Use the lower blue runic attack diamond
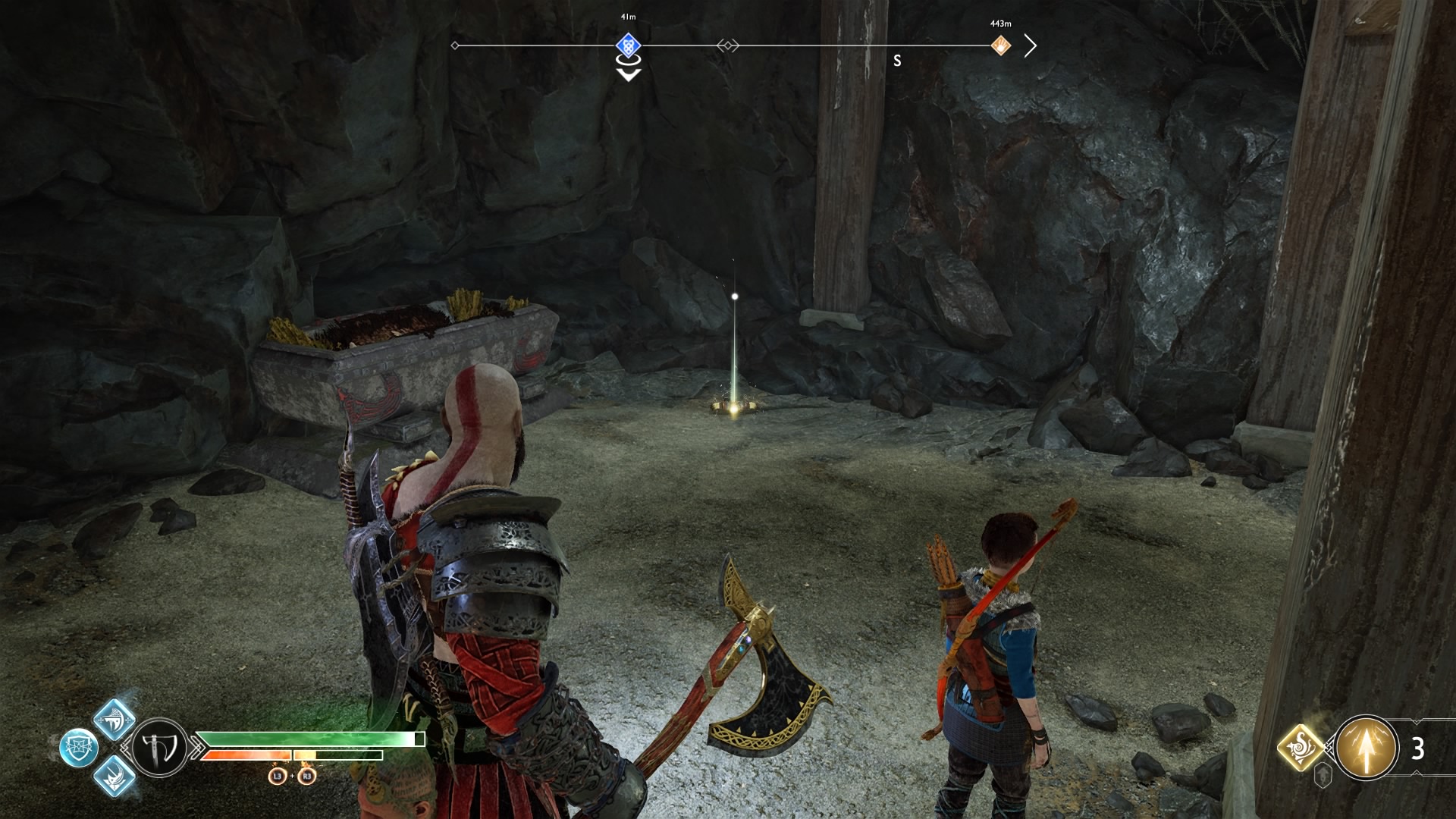This screenshot has height=819, width=1456. (115, 776)
